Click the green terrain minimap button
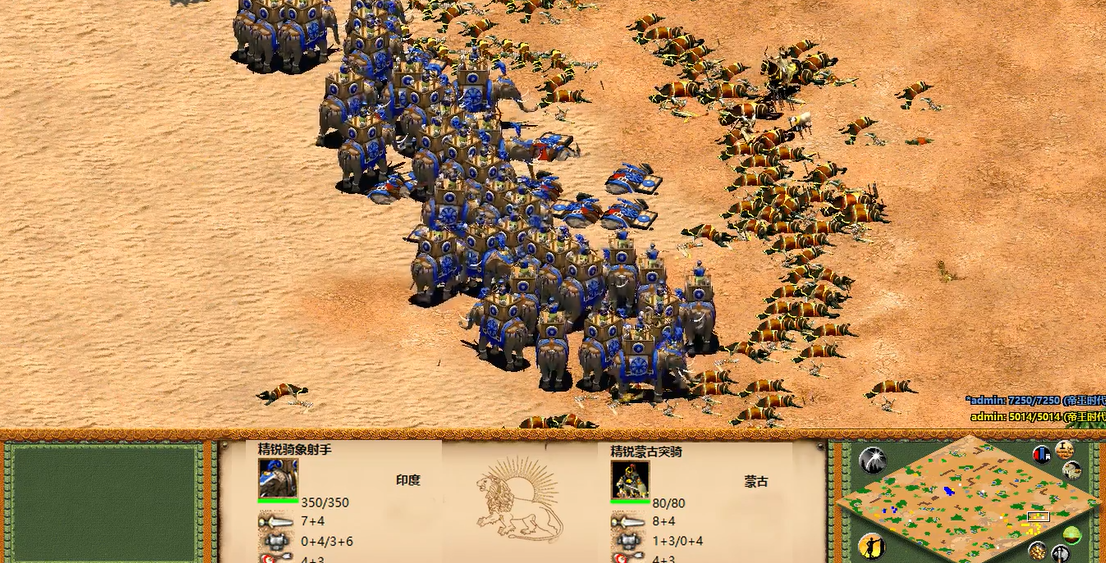 click(1072, 535)
